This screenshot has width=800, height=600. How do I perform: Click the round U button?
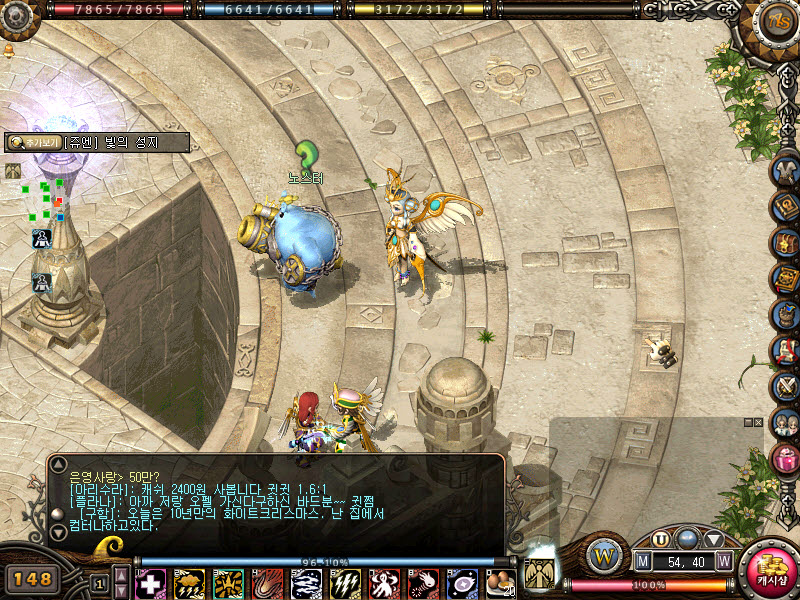coord(661,539)
